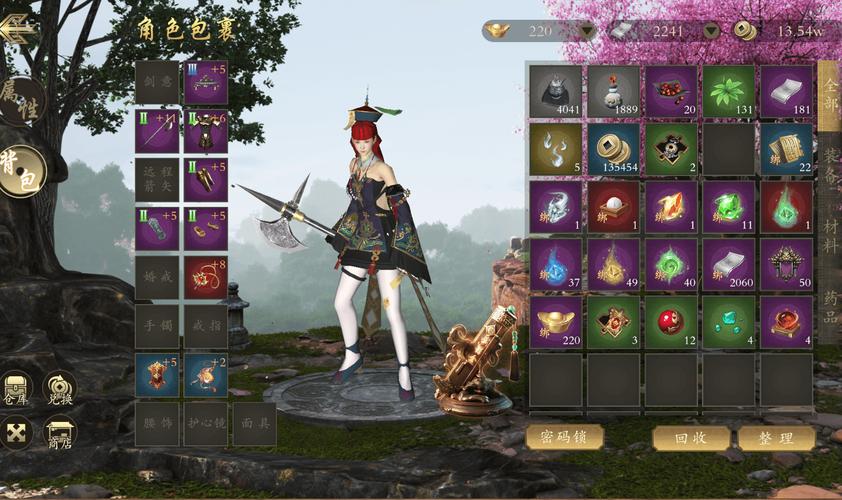Viewport: 842px width, 500px height.
Task: Open the gold ingot currency dropdown
Action: [x=587, y=31]
